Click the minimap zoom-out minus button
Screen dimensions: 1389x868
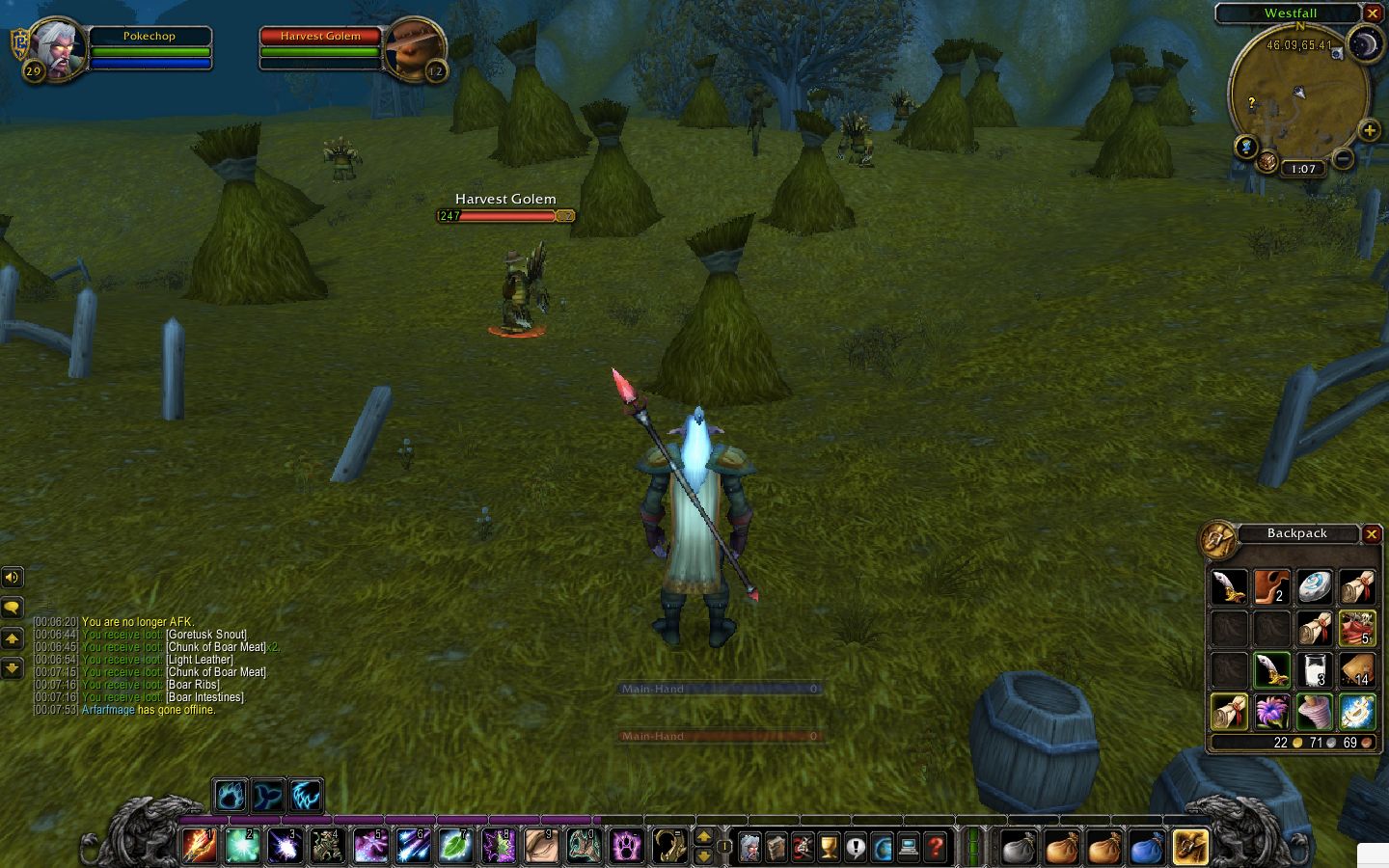1344,156
